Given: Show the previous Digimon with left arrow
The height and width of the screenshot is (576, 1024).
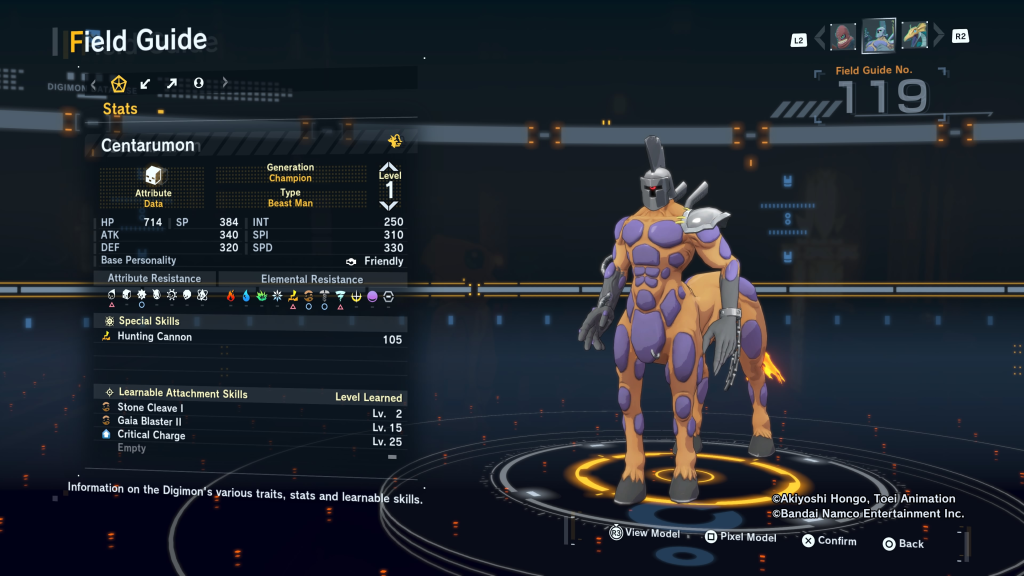Looking at the screenshot, I should point(820,38).
